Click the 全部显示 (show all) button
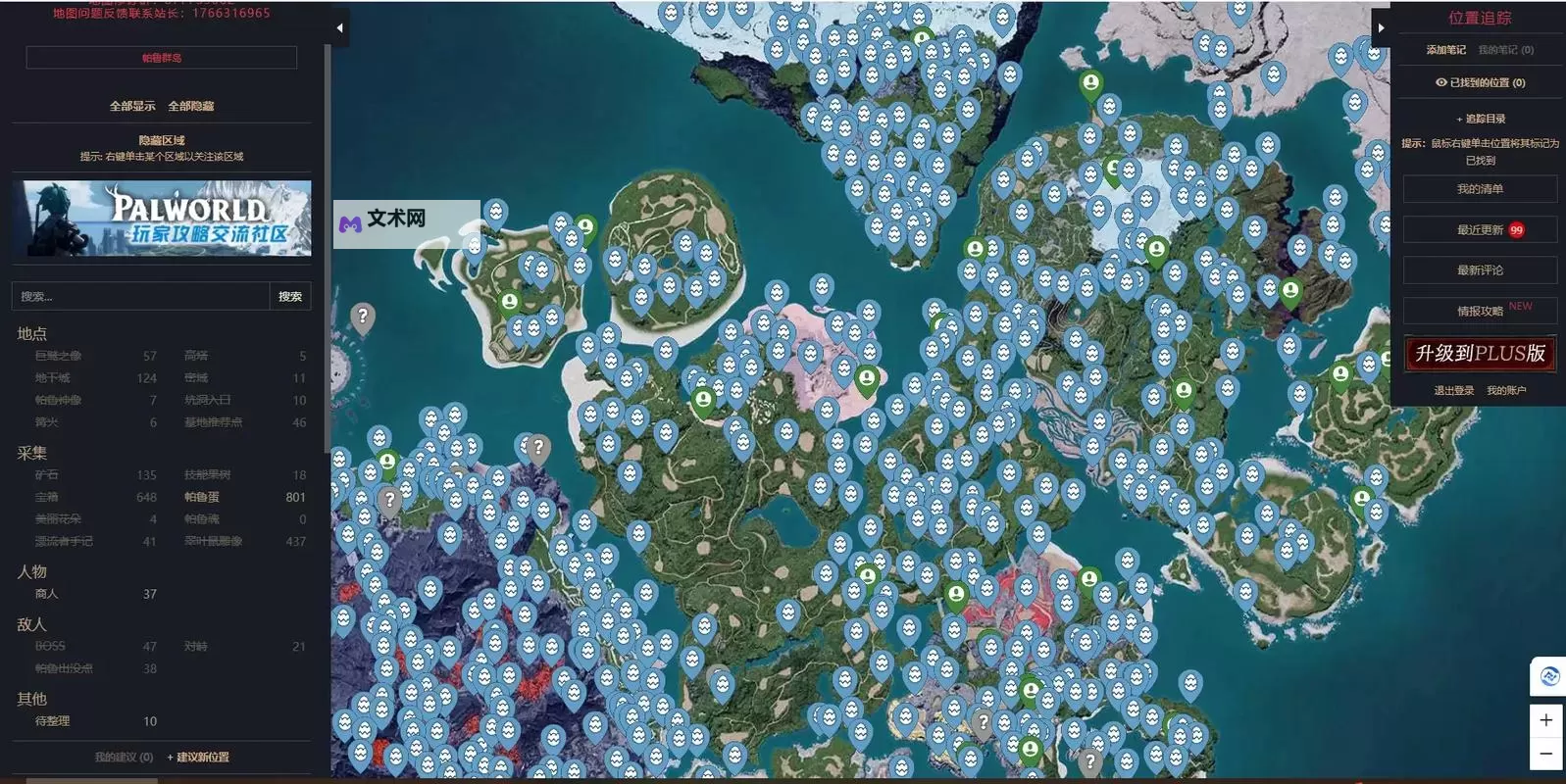Image resolution: width=1566 pixels, height=784 pixels. [x=132, y=106]
